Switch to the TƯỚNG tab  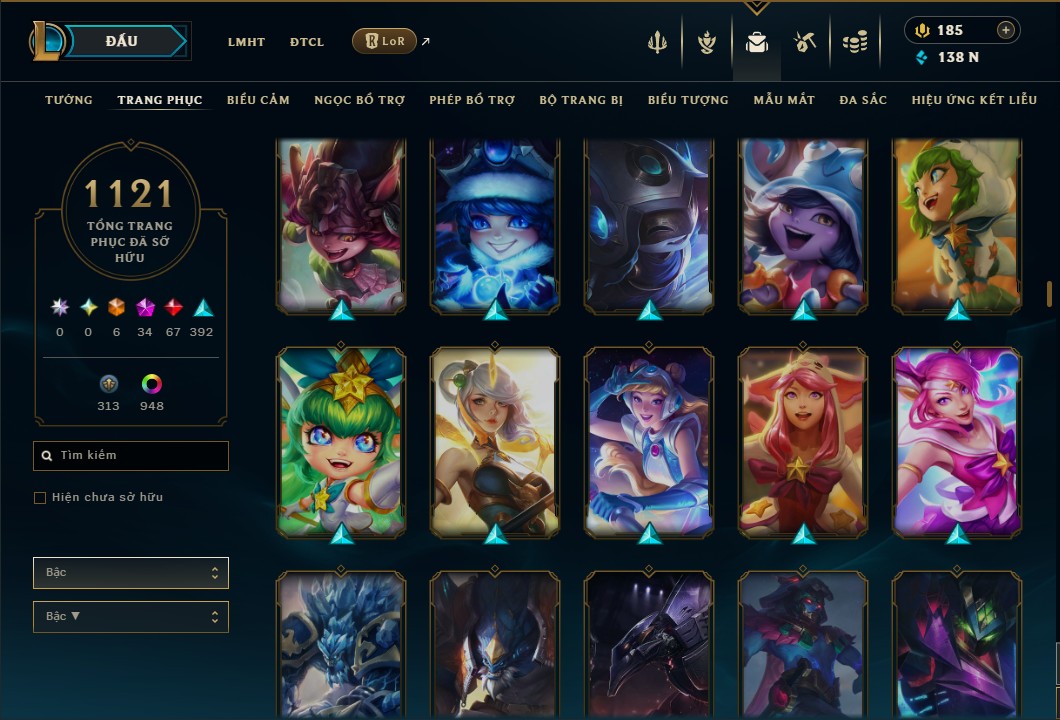(69, 100)
